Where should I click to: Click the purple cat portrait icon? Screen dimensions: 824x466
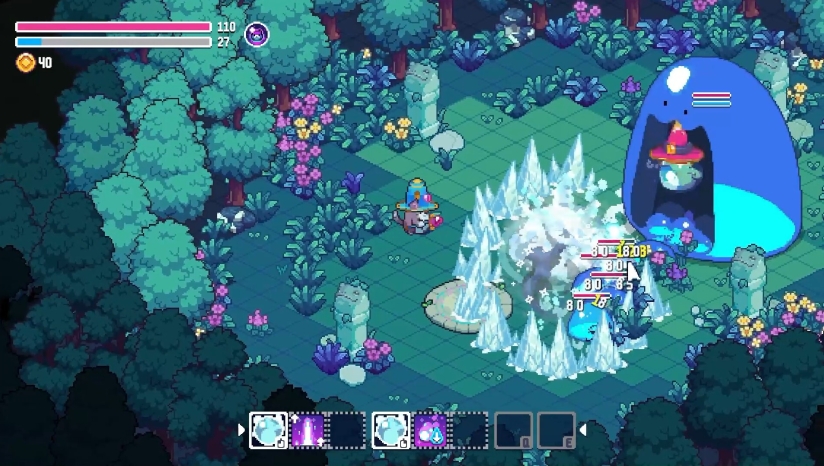pos(257,35)
